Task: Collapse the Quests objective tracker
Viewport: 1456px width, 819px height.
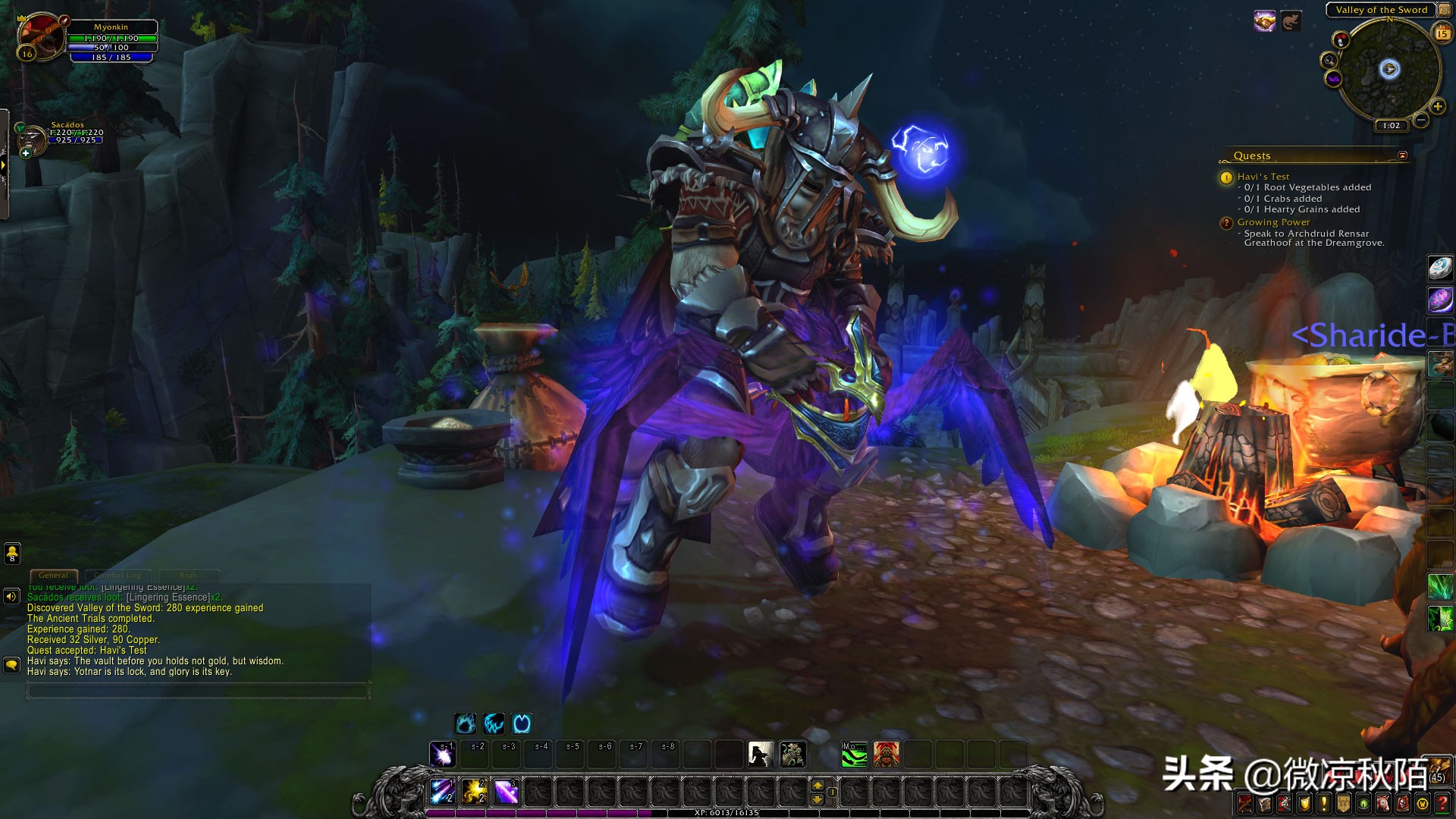Action: (1404, 154)
